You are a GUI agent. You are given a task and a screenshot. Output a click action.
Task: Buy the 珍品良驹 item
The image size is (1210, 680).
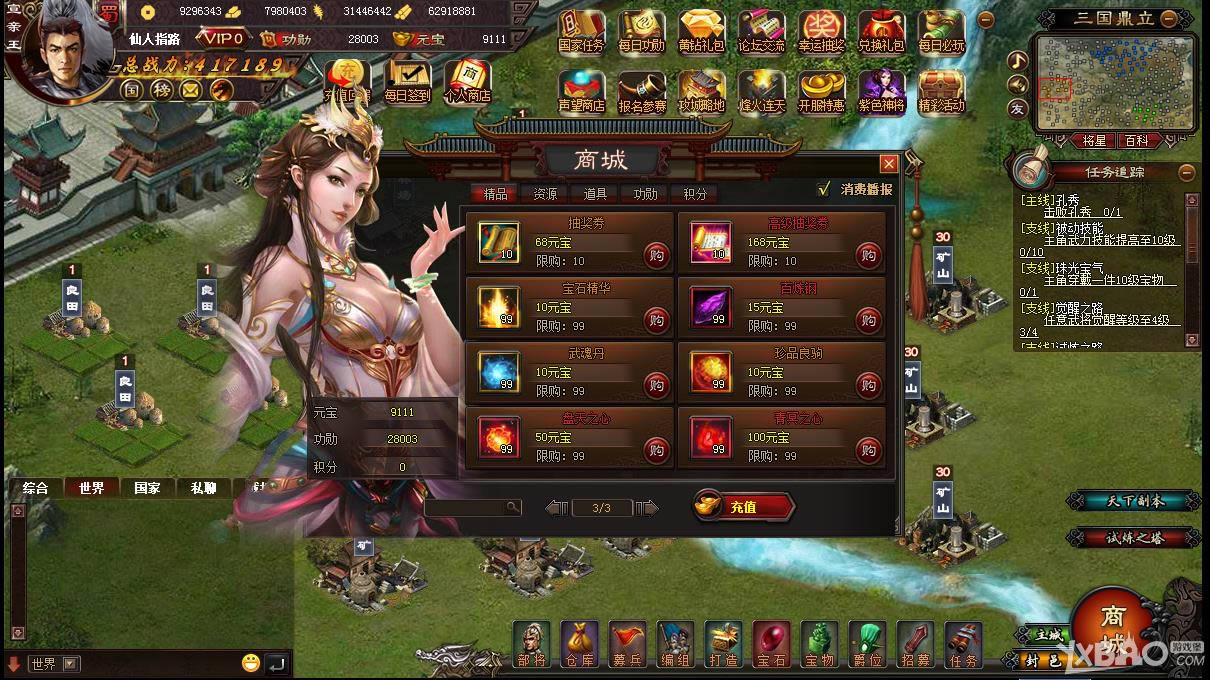point(868,386)
